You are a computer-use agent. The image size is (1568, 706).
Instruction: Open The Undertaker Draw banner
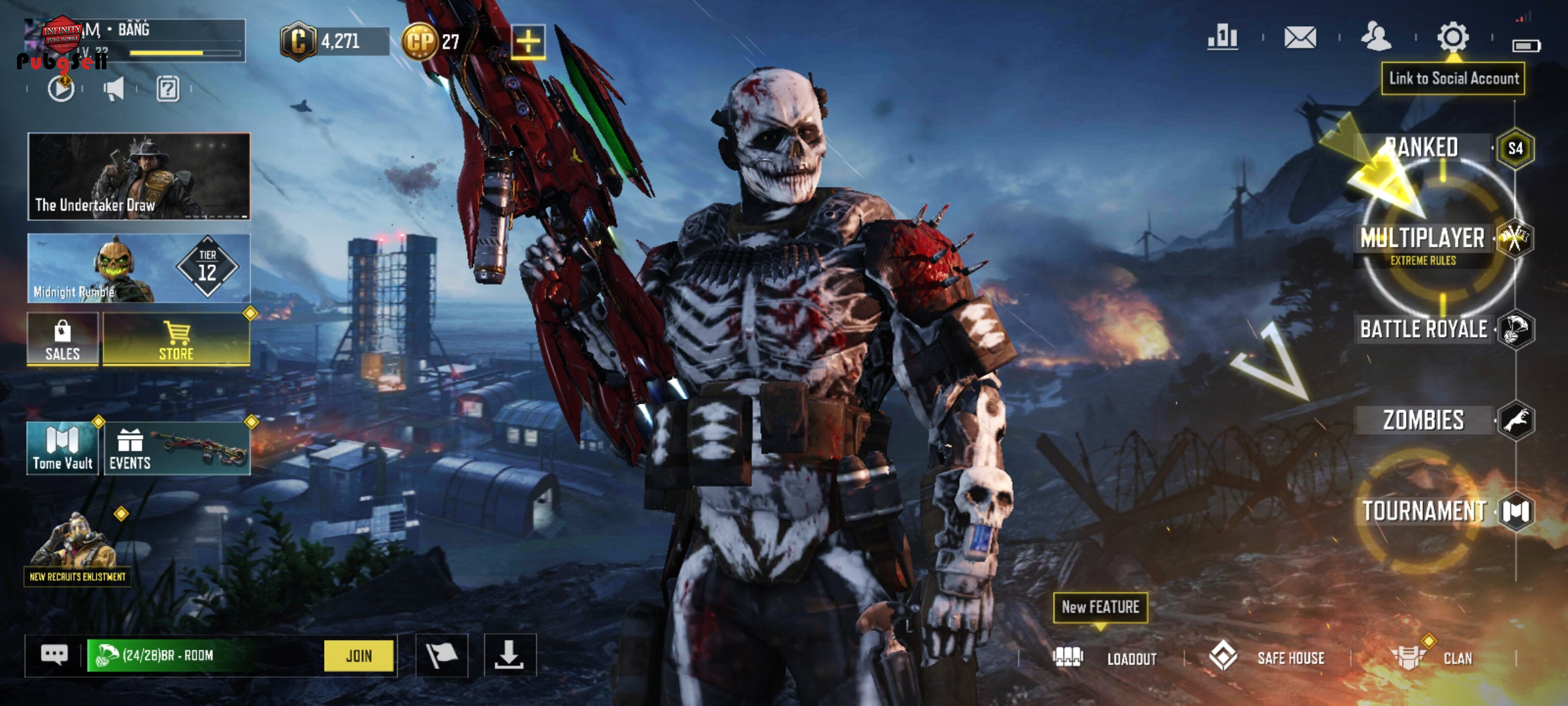click(x=139, y=176)
